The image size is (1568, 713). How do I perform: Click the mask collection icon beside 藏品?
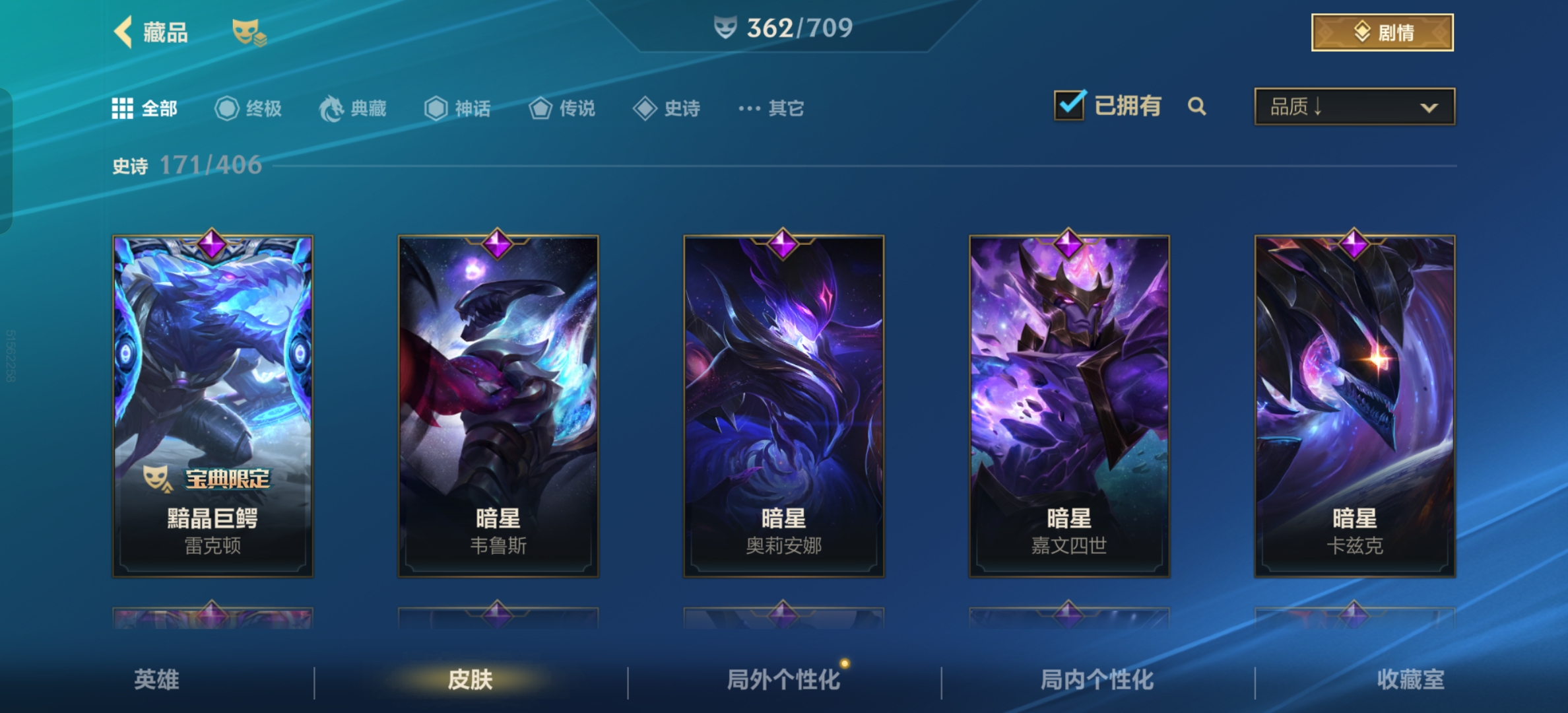point(249,33)
